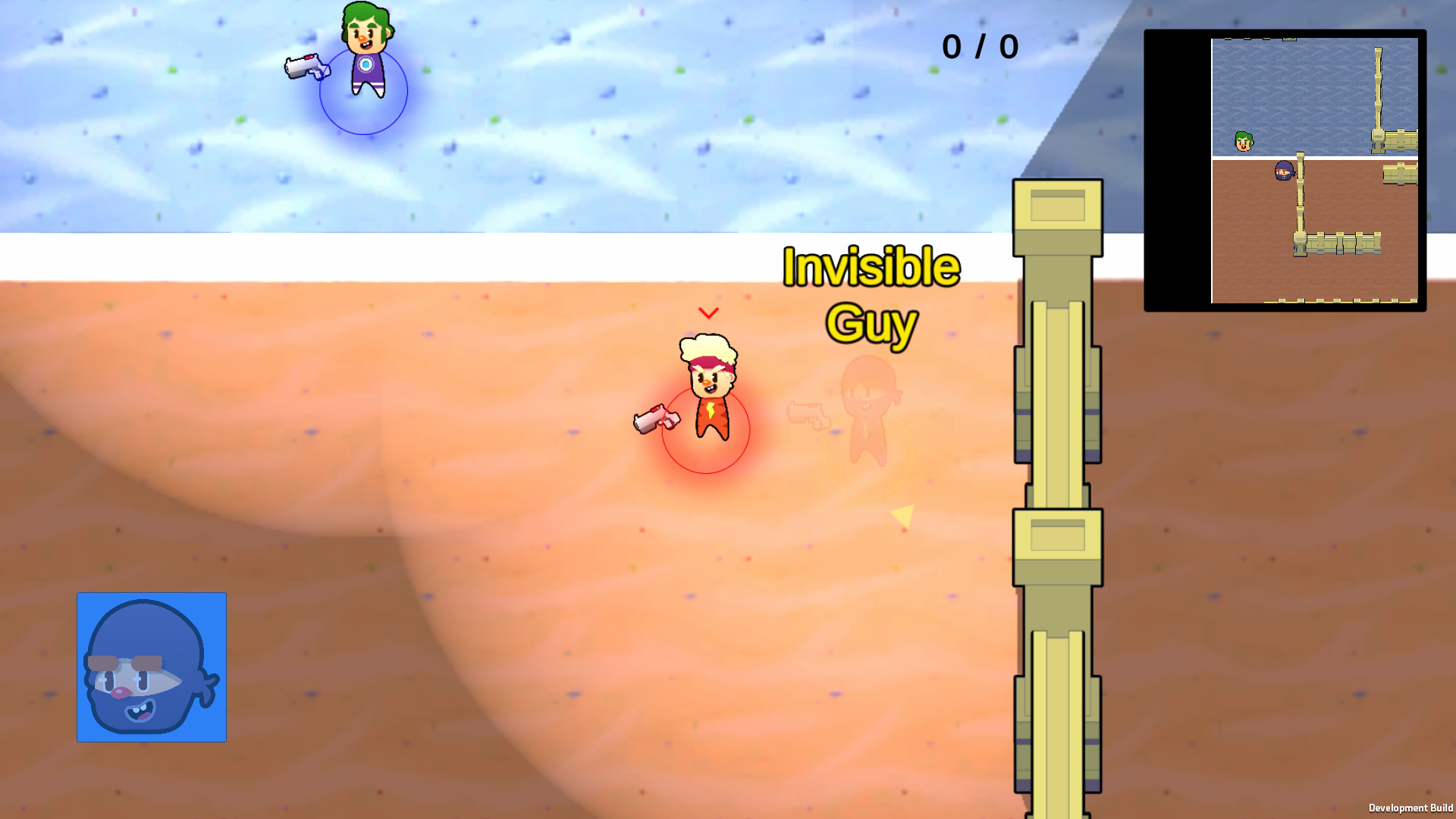Click the red chevron marker above Invisible Guy
1456x819 pixels.
click(x=708, y=311)
